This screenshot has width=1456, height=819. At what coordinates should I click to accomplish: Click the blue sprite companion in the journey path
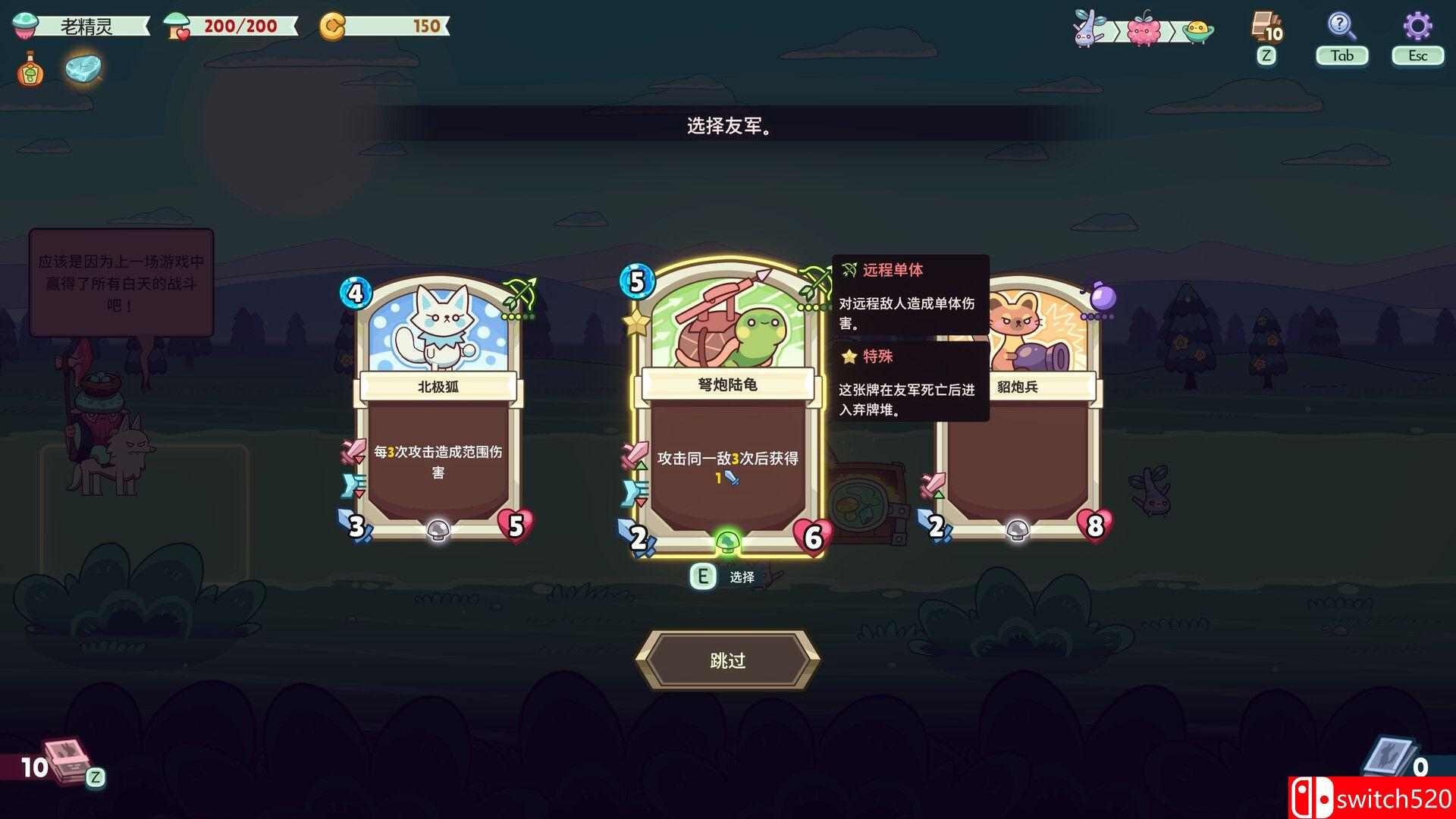(1086, 30)
